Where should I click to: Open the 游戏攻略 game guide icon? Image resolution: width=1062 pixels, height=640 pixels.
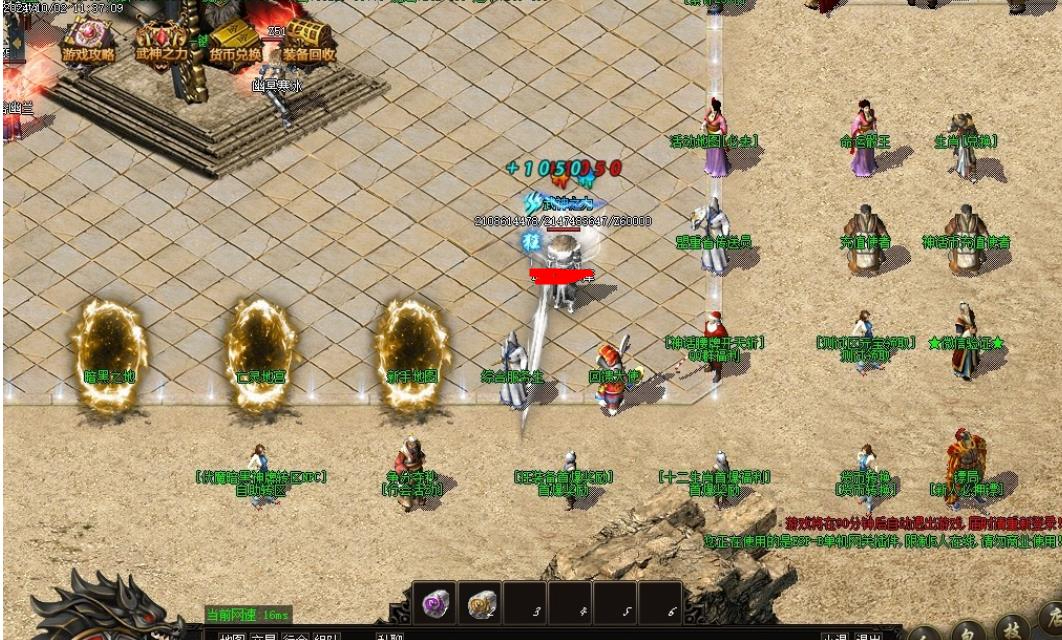(89, 42)
